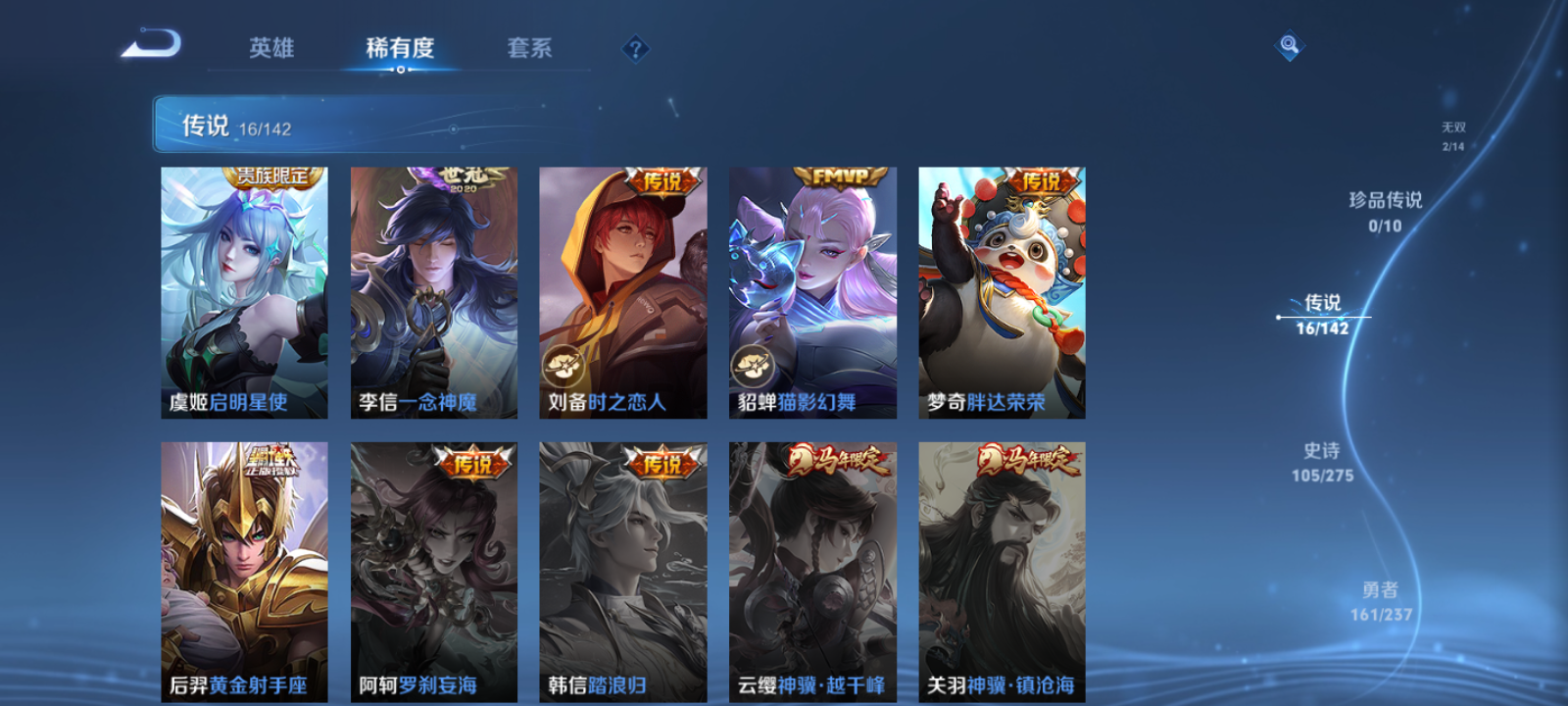This screenshot has width=1568, height=706.
Task: Select the 虞姬启明星使 skin card
Action: (243, 294)
